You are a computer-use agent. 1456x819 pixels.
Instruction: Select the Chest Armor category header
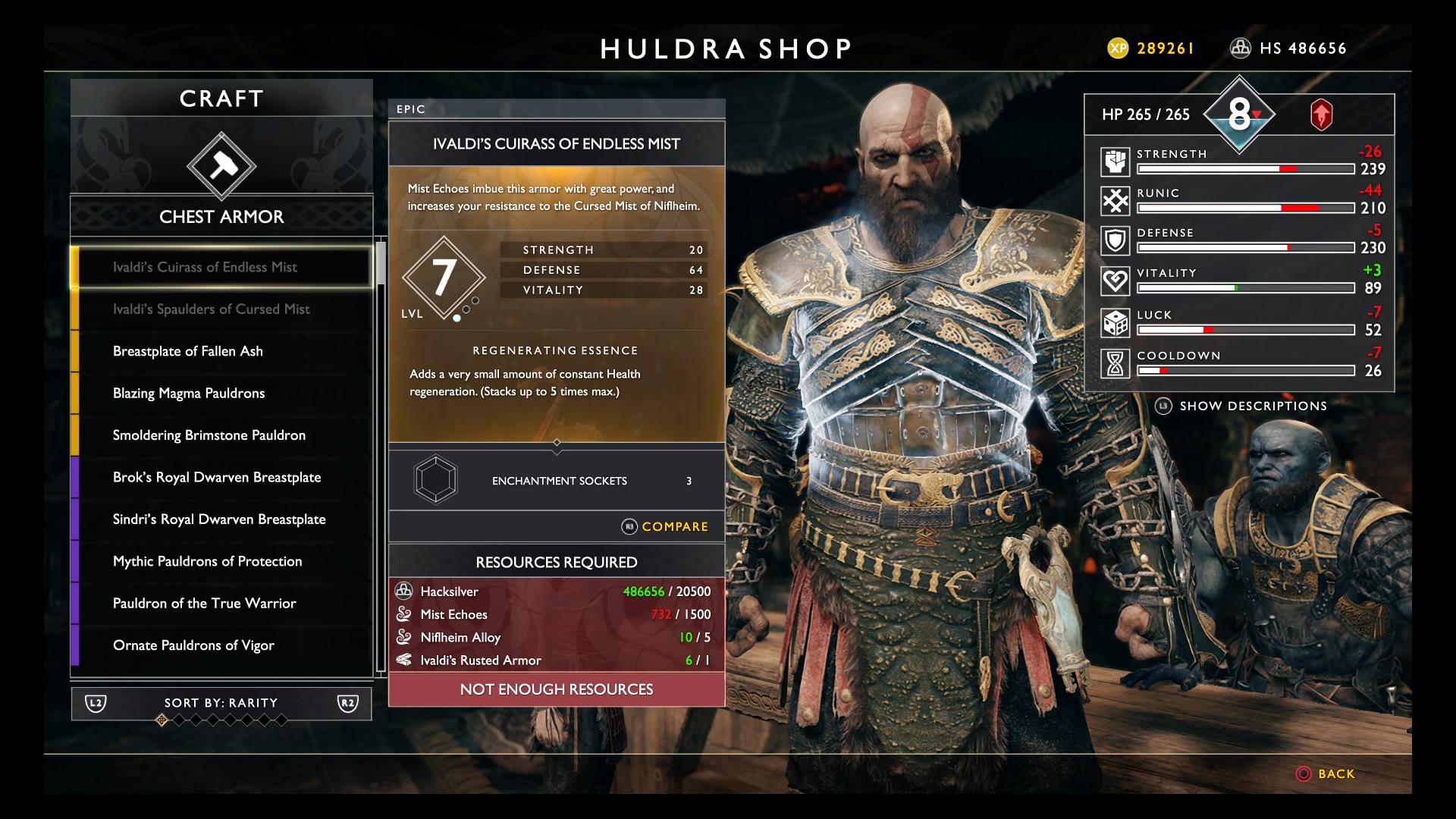click(221, 217)
